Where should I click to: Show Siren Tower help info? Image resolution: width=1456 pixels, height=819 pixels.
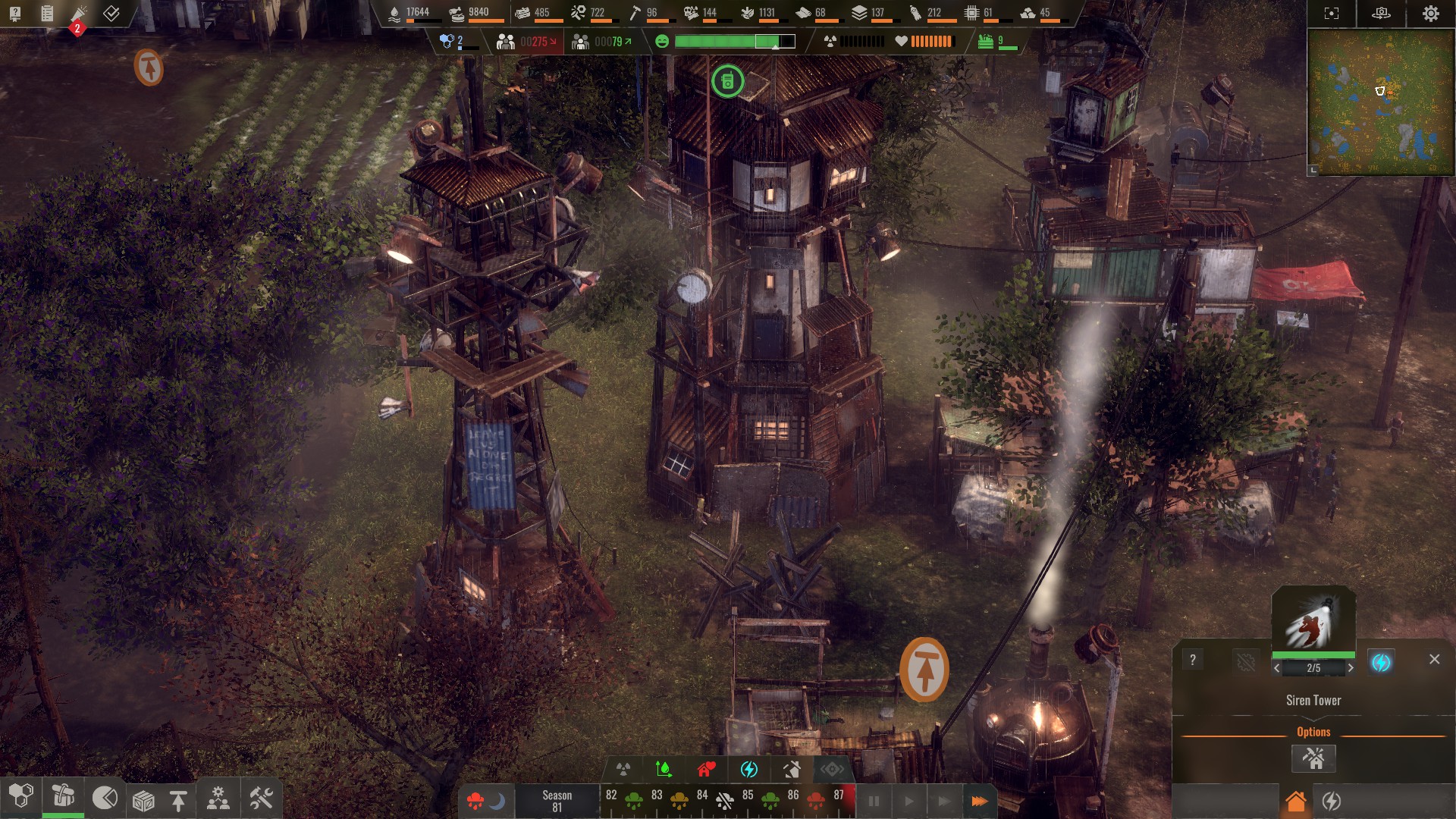click(1193, 660)
